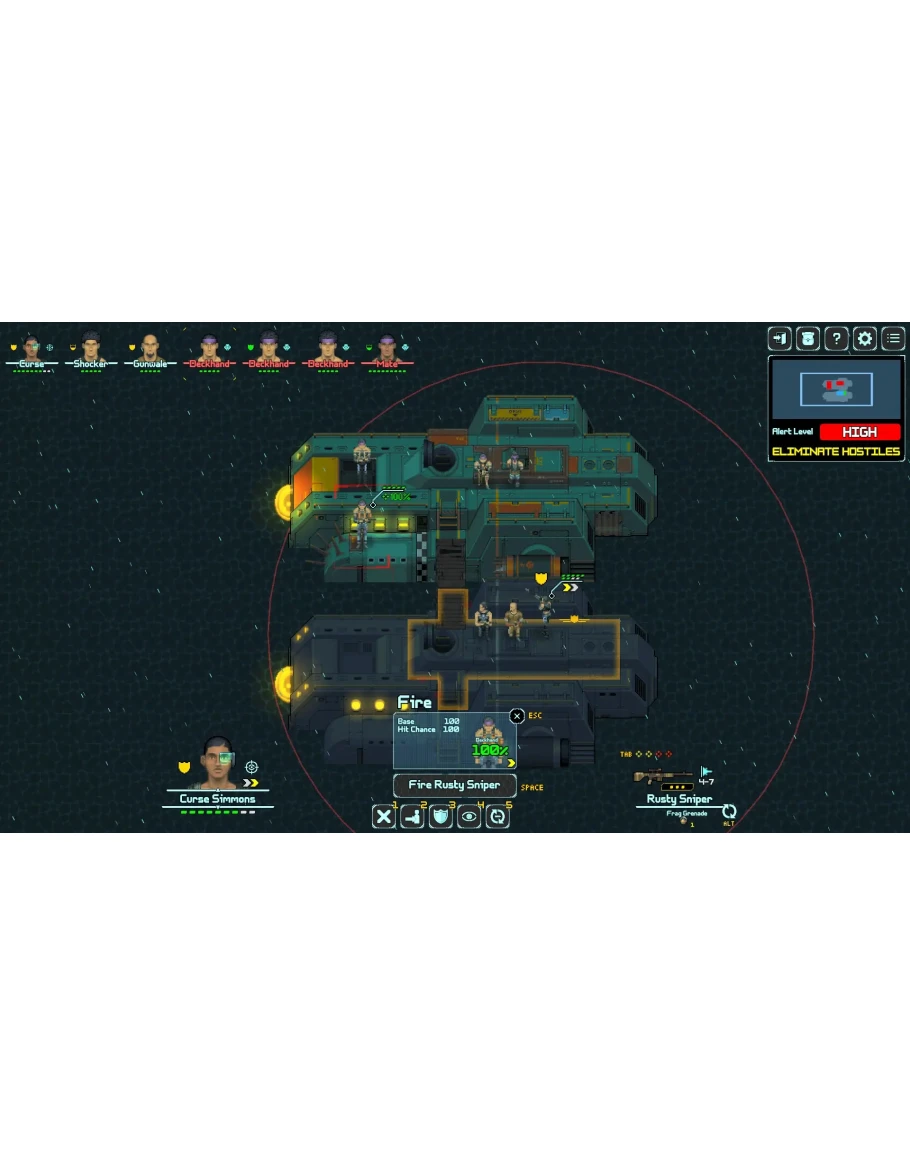This screenshot has height=1155, width=910.
Task: Select Curse in the turn order bar
Action: click(x=31, y=347)
